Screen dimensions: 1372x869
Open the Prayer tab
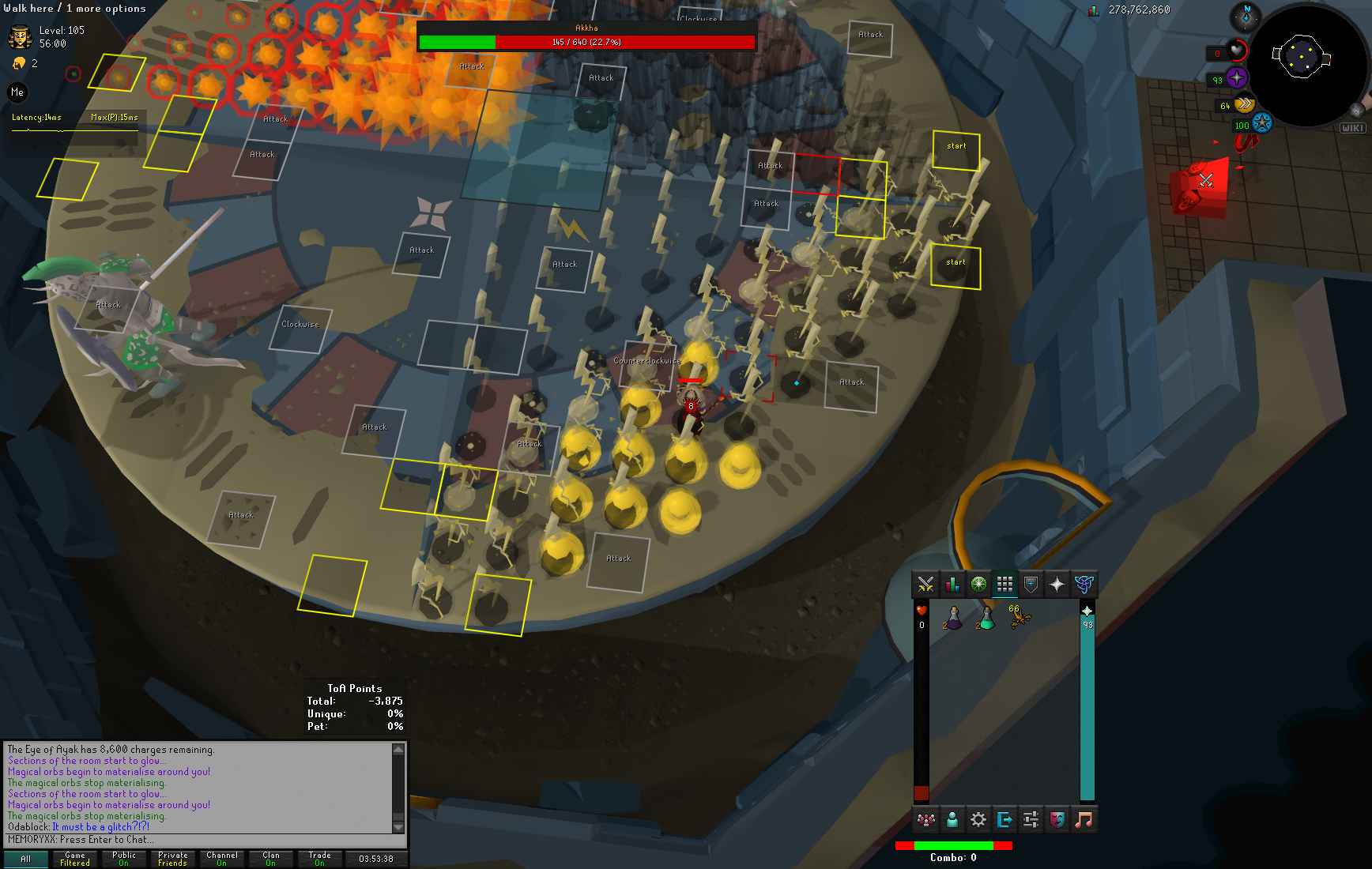point(1057,585)
